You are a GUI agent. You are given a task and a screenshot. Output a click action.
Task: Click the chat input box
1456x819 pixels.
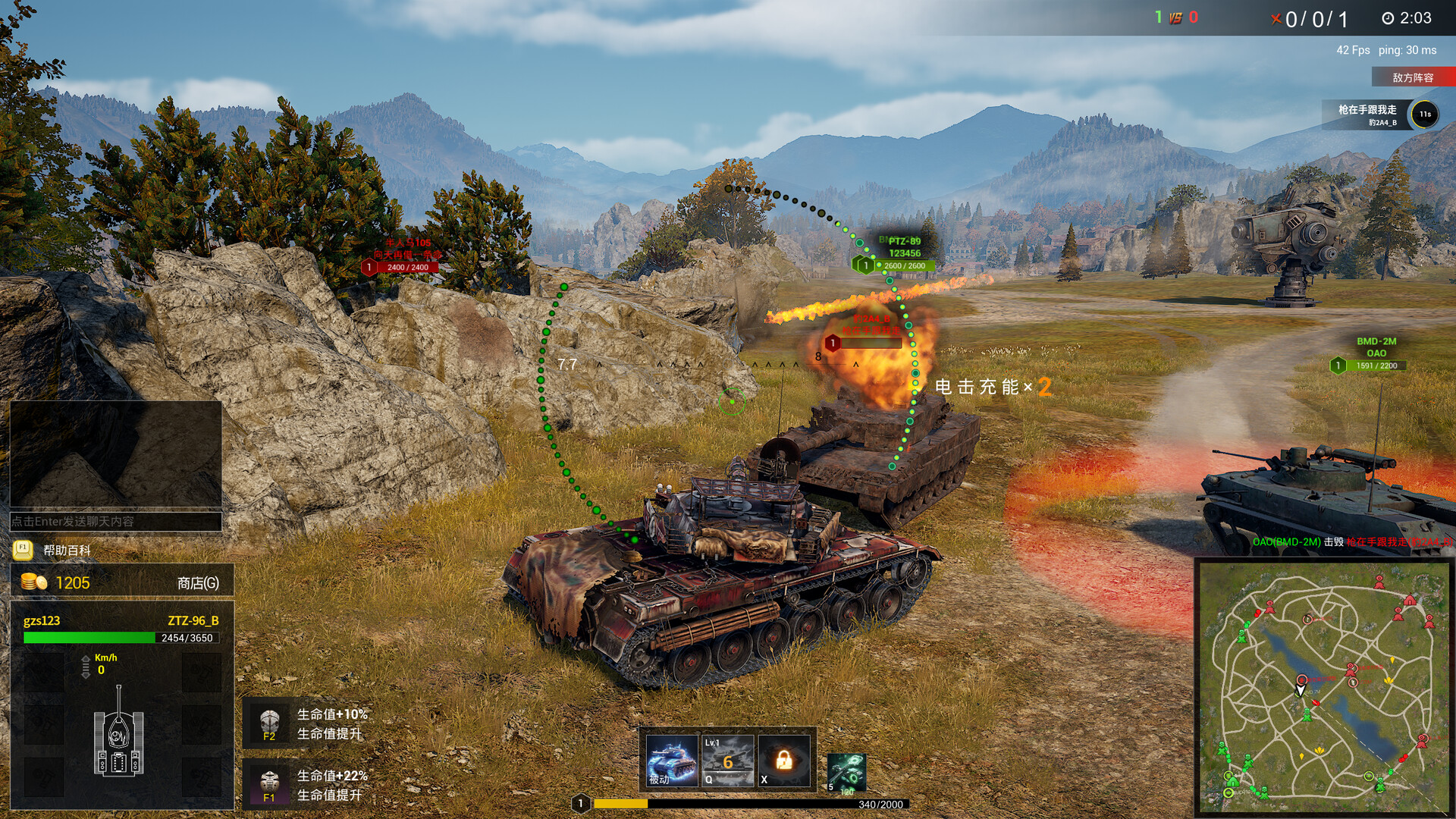[115, 521]
